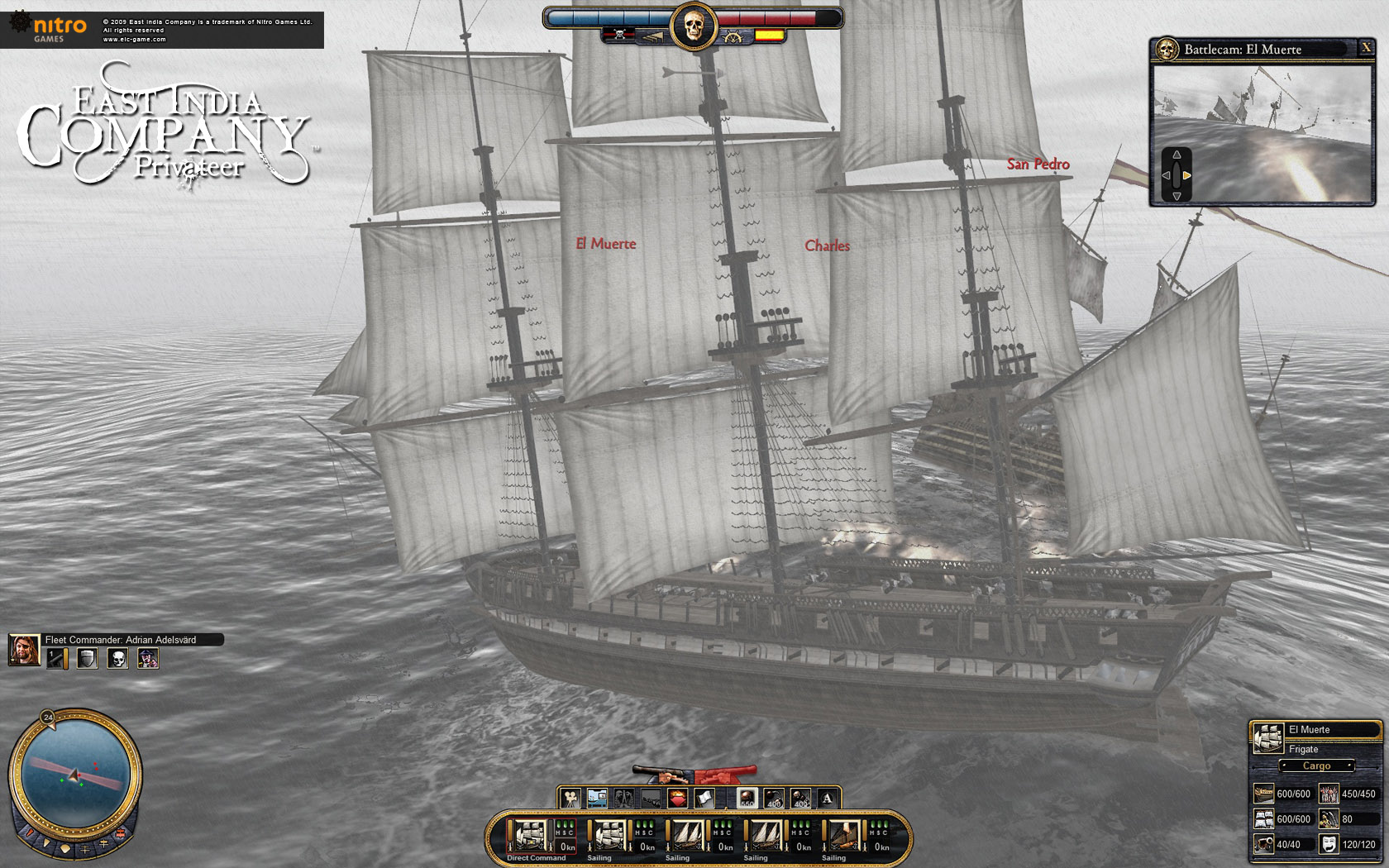Click the up arrow on the Battlecam controls

(1177, 154)
